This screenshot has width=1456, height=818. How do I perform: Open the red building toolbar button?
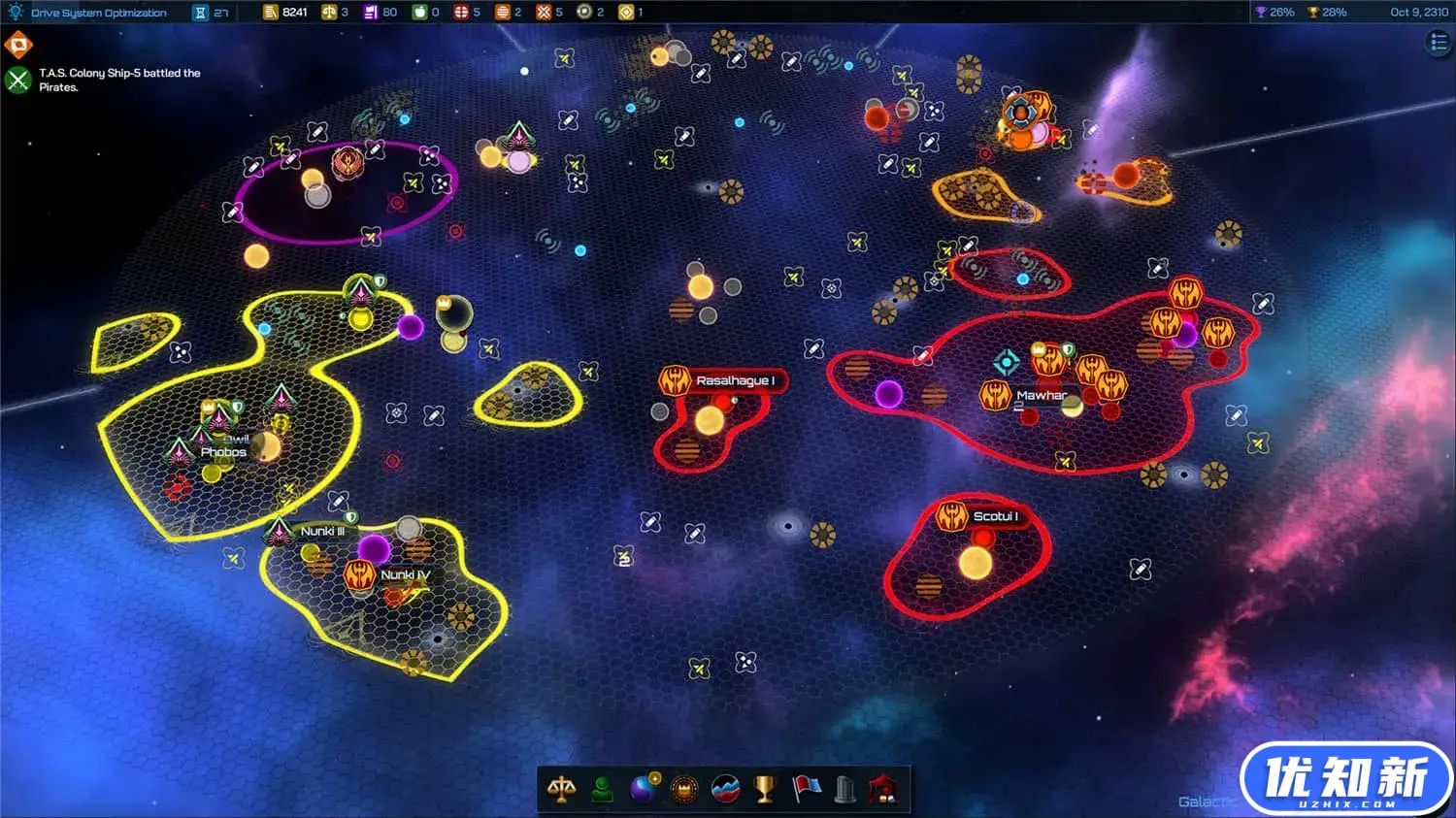pyautogui.click(x=884, y=790)
